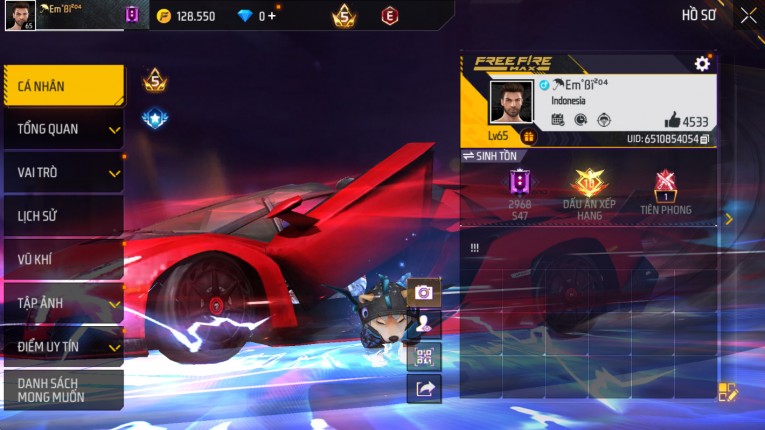Open the Lịch Sử tab
Screen dimensions: 765x430
point(64,216)
